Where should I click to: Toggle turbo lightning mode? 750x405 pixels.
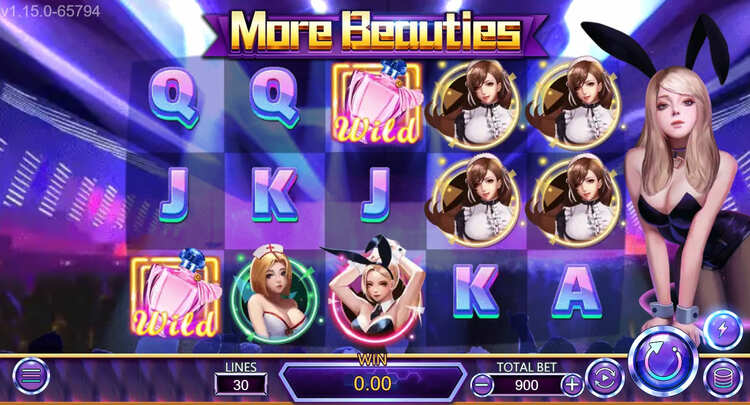click(x=722, y=330)
